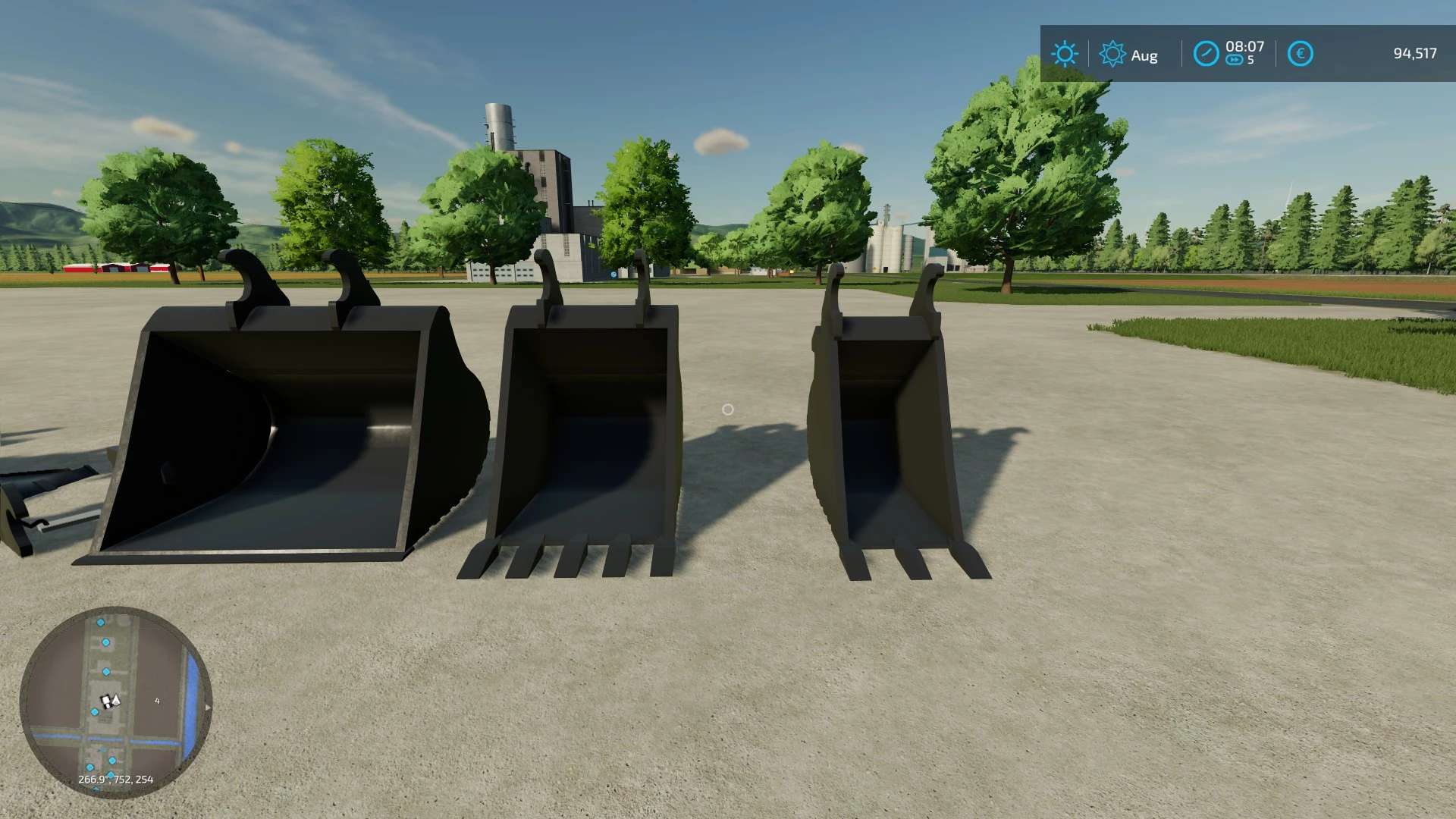Image resolution: width=1456 pixels, height=819 pixels.
Task: Click the 08:07 time display
Action: click(x=1245, y=46)
